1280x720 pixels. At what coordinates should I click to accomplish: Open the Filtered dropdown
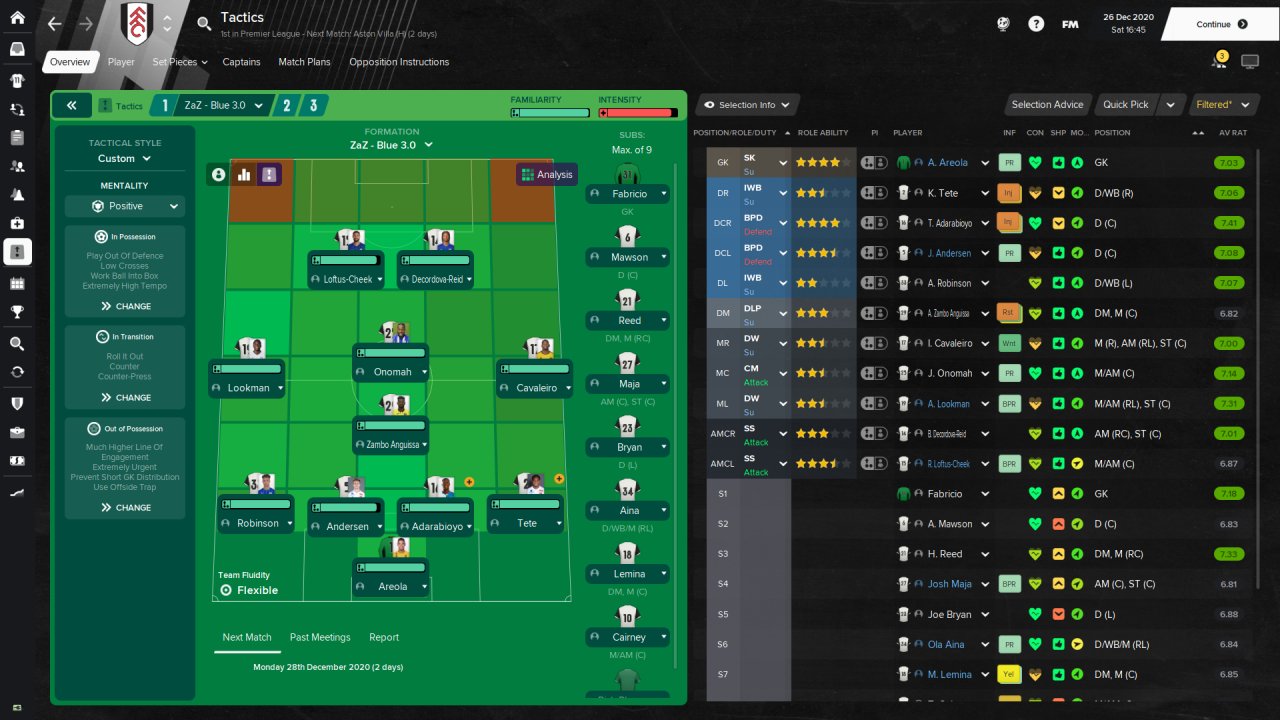point(1218,105)
